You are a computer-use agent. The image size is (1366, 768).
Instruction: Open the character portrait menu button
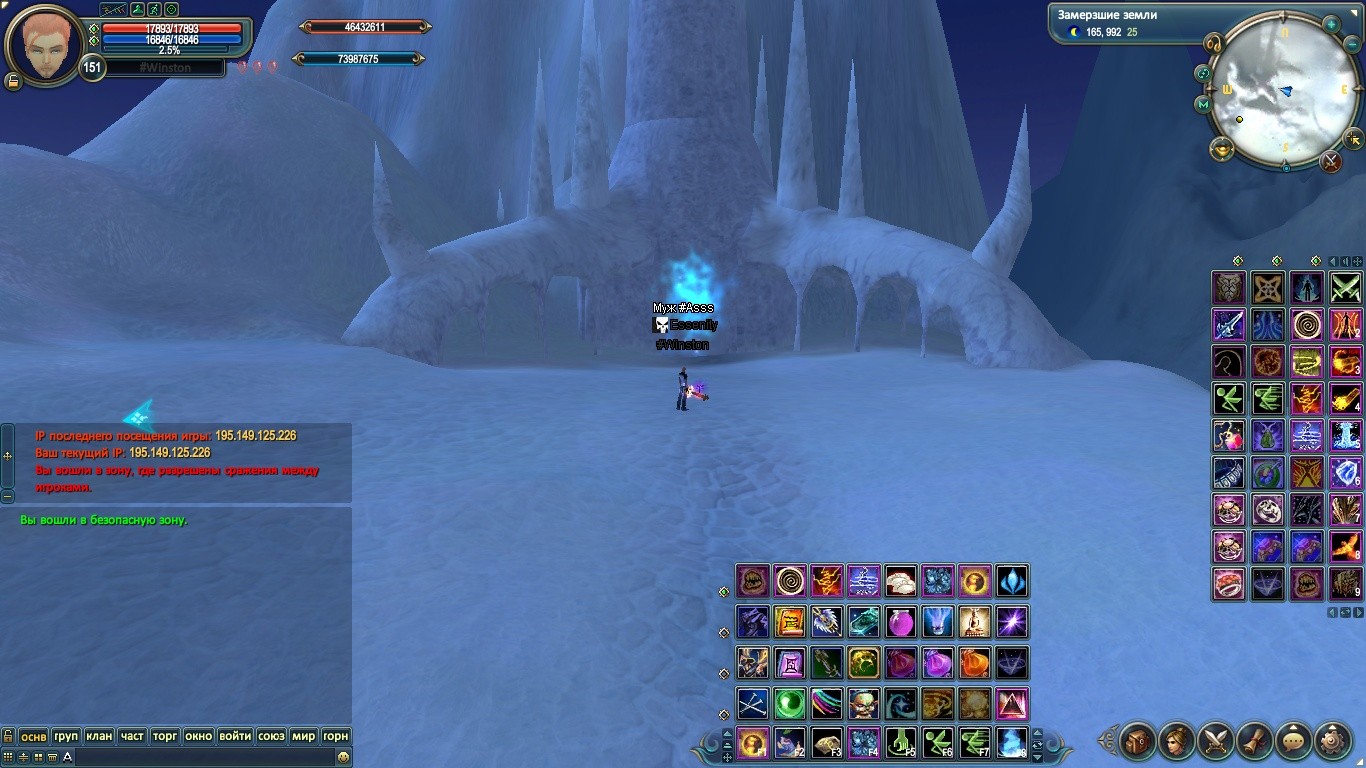(1177, 742)
